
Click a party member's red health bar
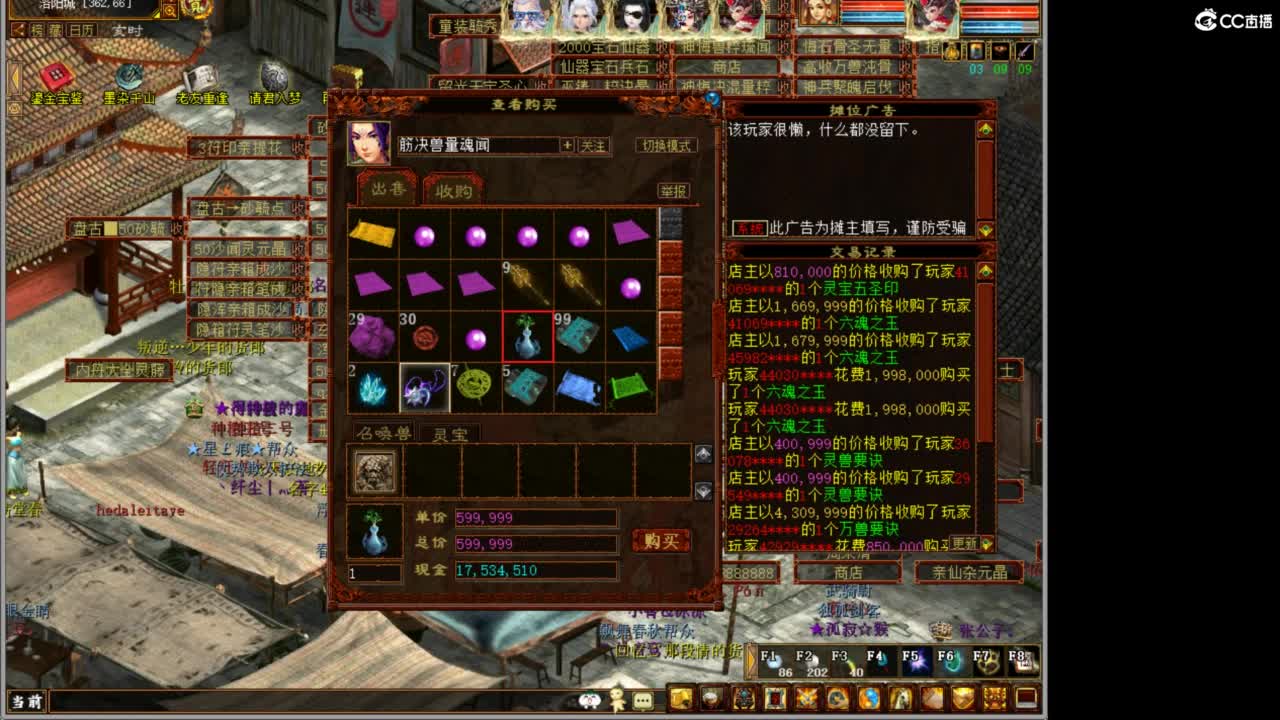coord(870,7)
